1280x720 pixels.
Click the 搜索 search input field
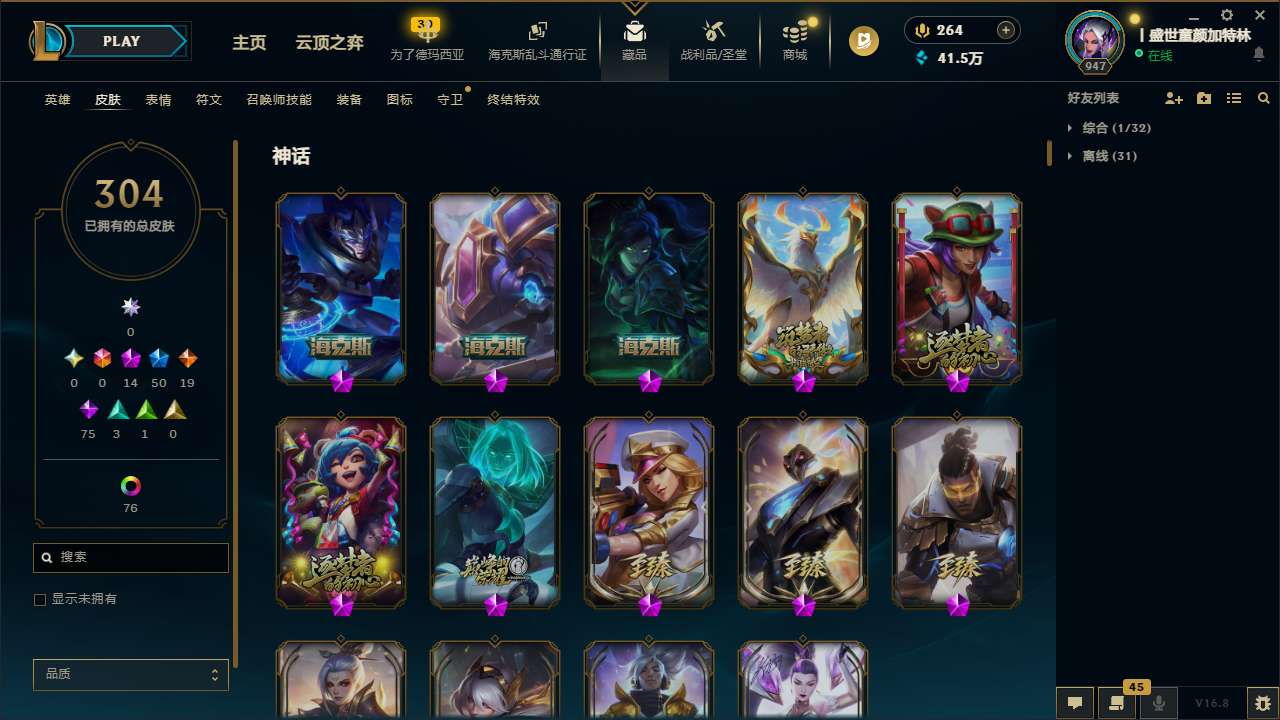130,557
